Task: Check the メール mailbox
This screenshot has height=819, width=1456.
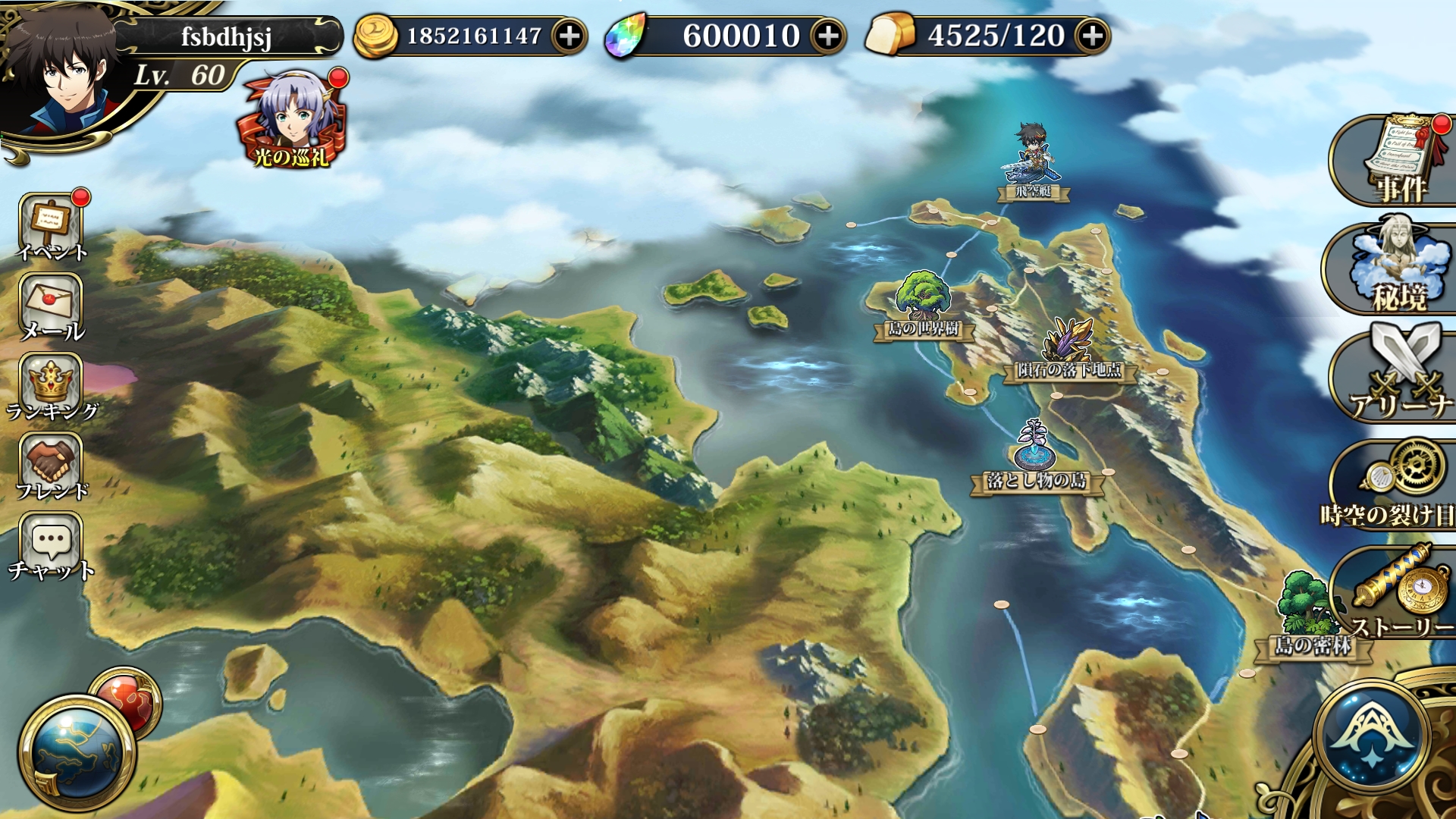Action: [52, 307]
